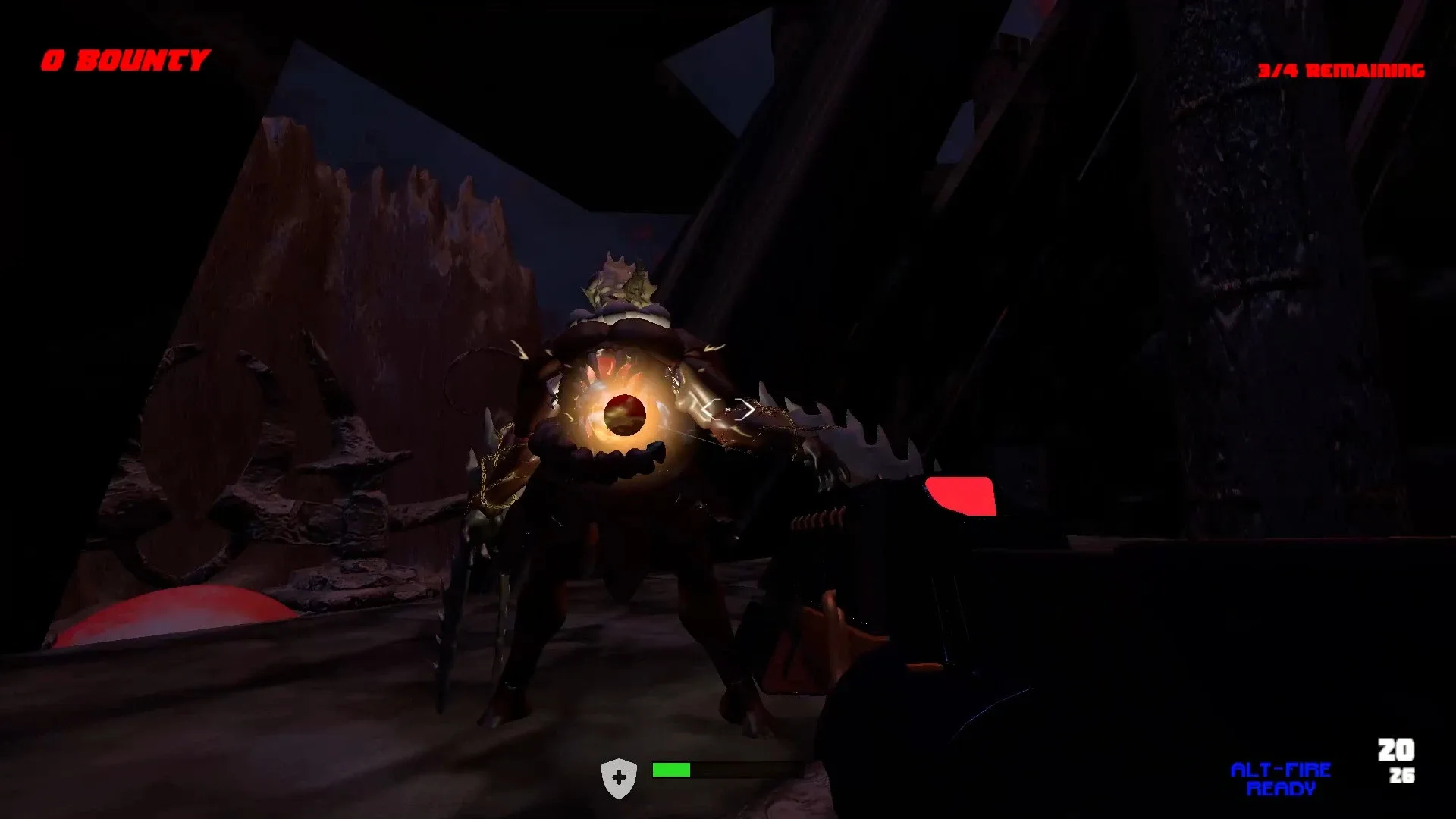Click the shield emblem to toggle armor display
The image size is (1456, 819).
(x=620, y=777)
